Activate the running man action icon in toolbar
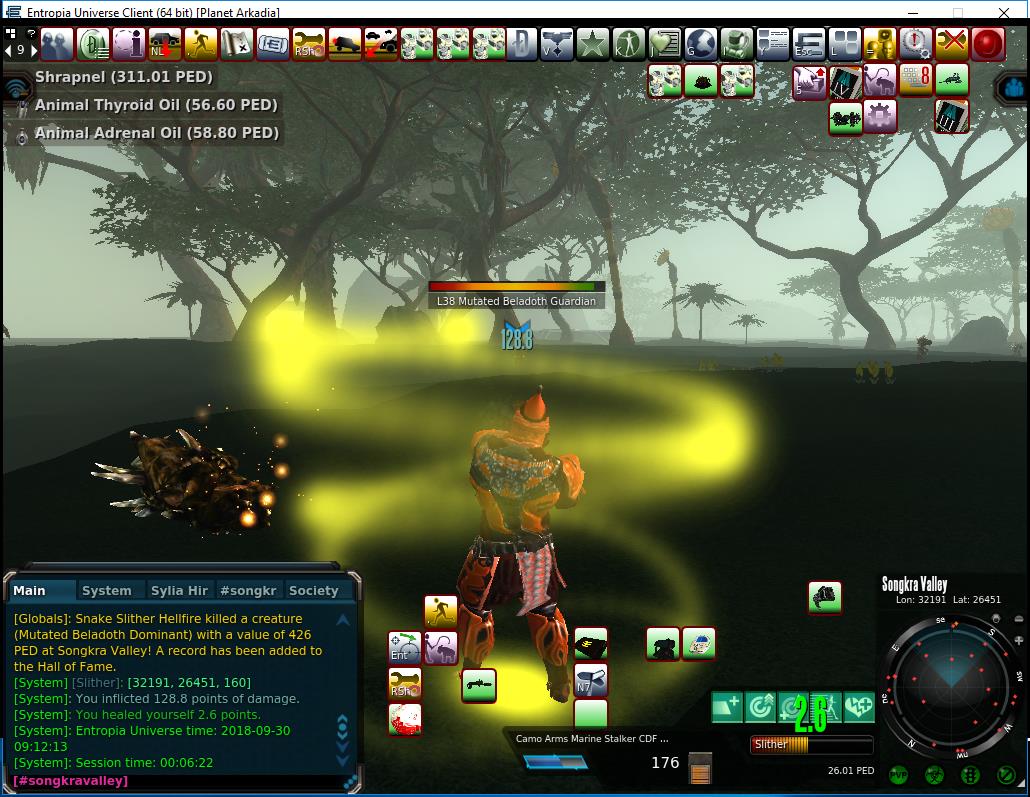Screen dimensions: 1030x797 [201, 44]
